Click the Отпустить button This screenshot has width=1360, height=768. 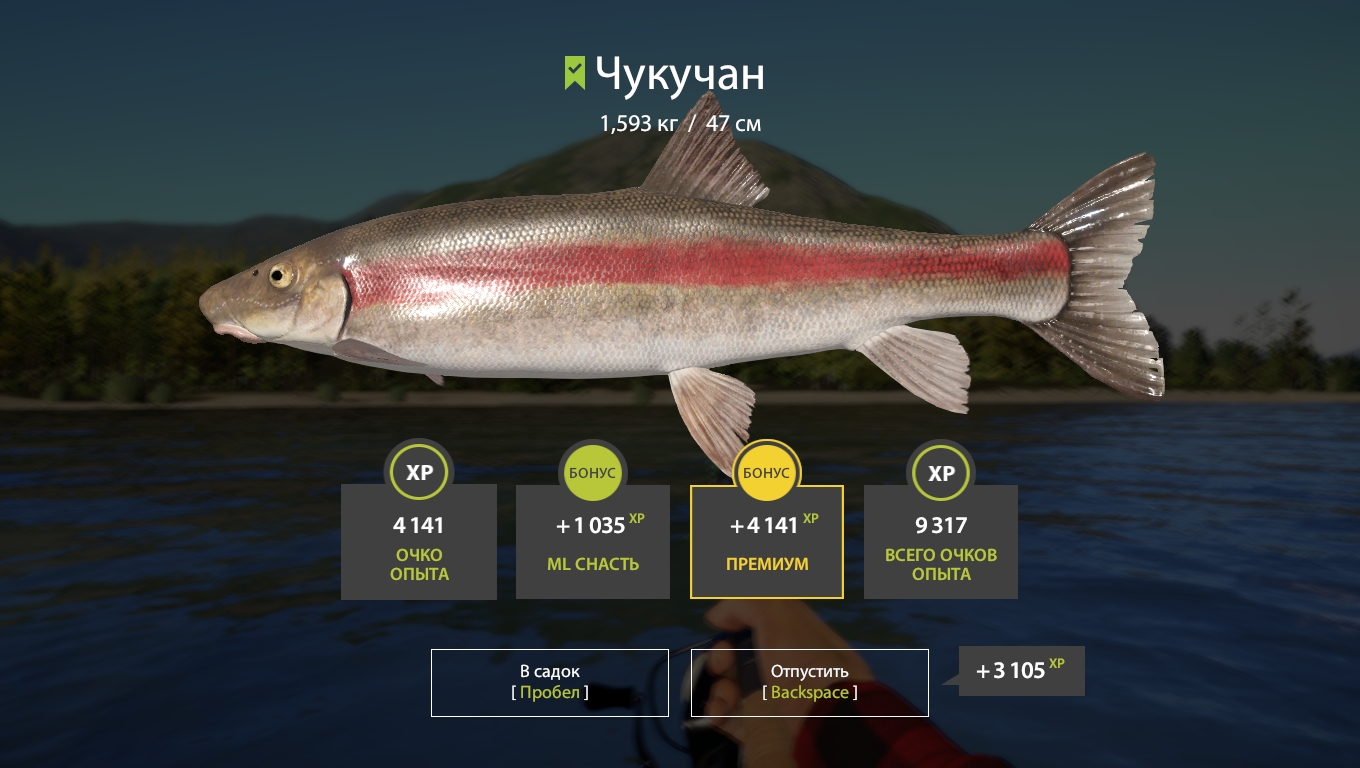pyautogui.click(x=810, y=683)
